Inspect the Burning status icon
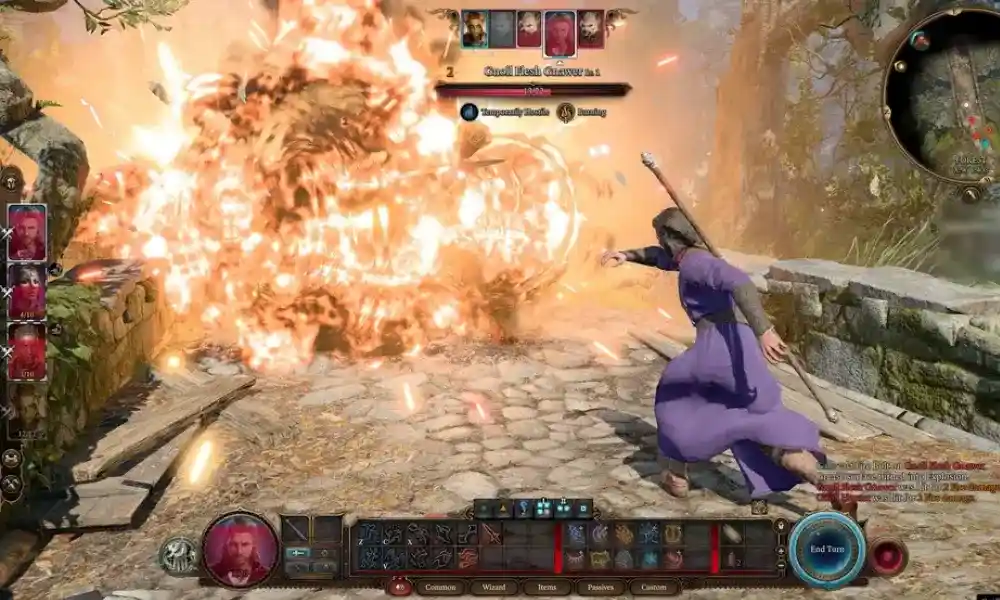Screen dimensions: 1000x600 pos(566,112)
